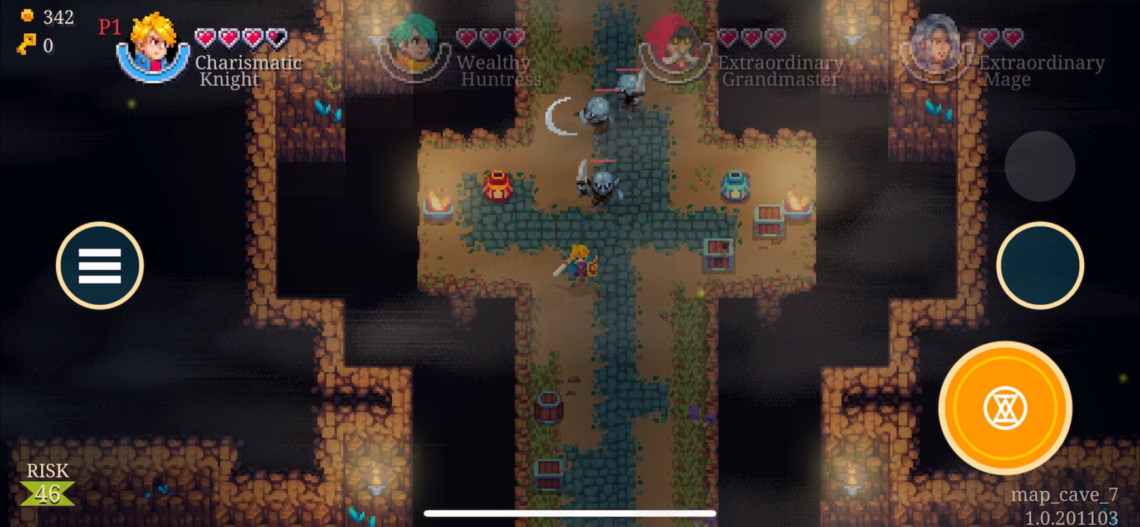This screenshot has height=527, width=1140.
Task: Open the hamburger menu button
Action: click(100, 265)
